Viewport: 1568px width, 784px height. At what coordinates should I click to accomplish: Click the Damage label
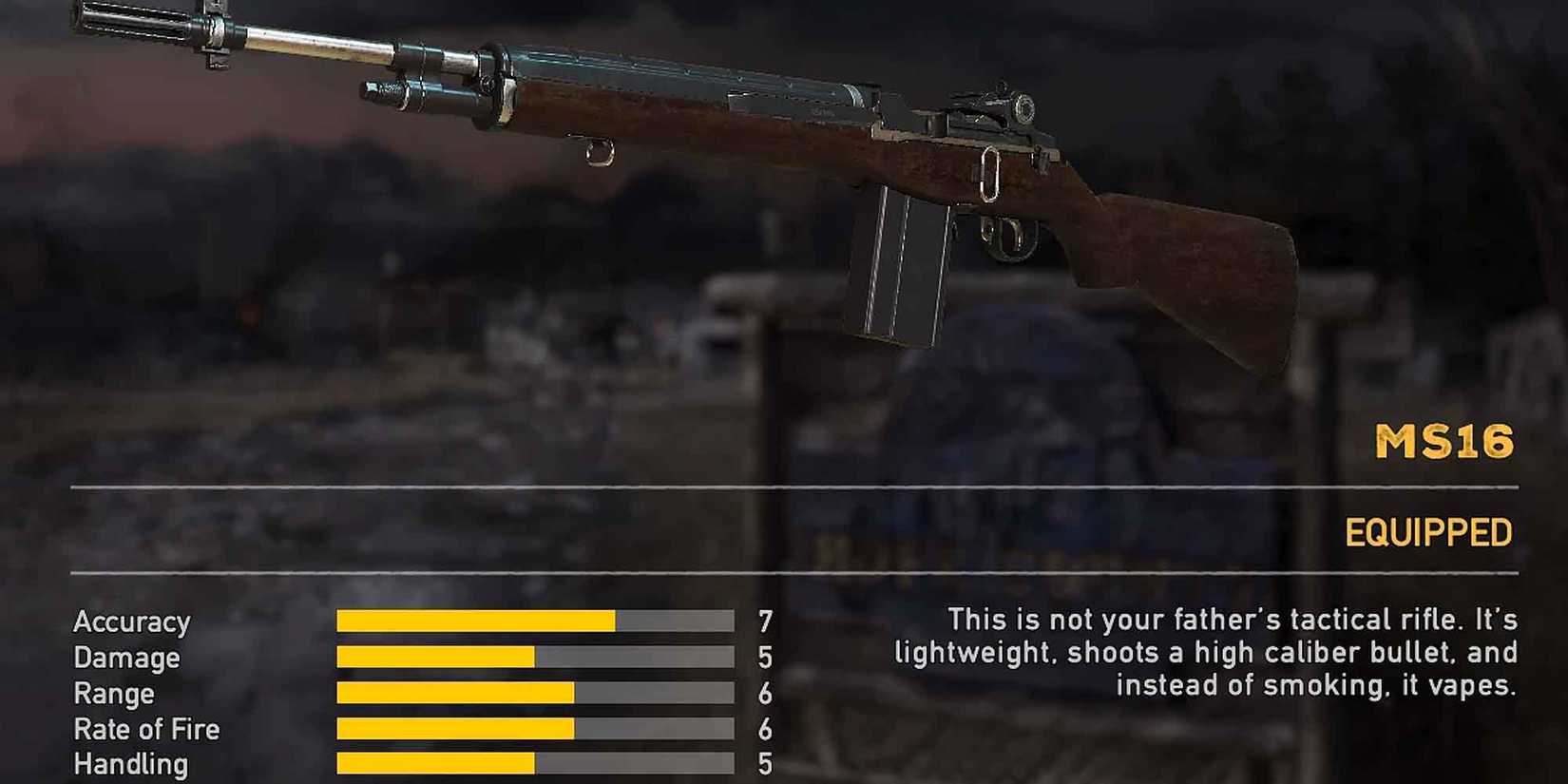pos(126,658)
